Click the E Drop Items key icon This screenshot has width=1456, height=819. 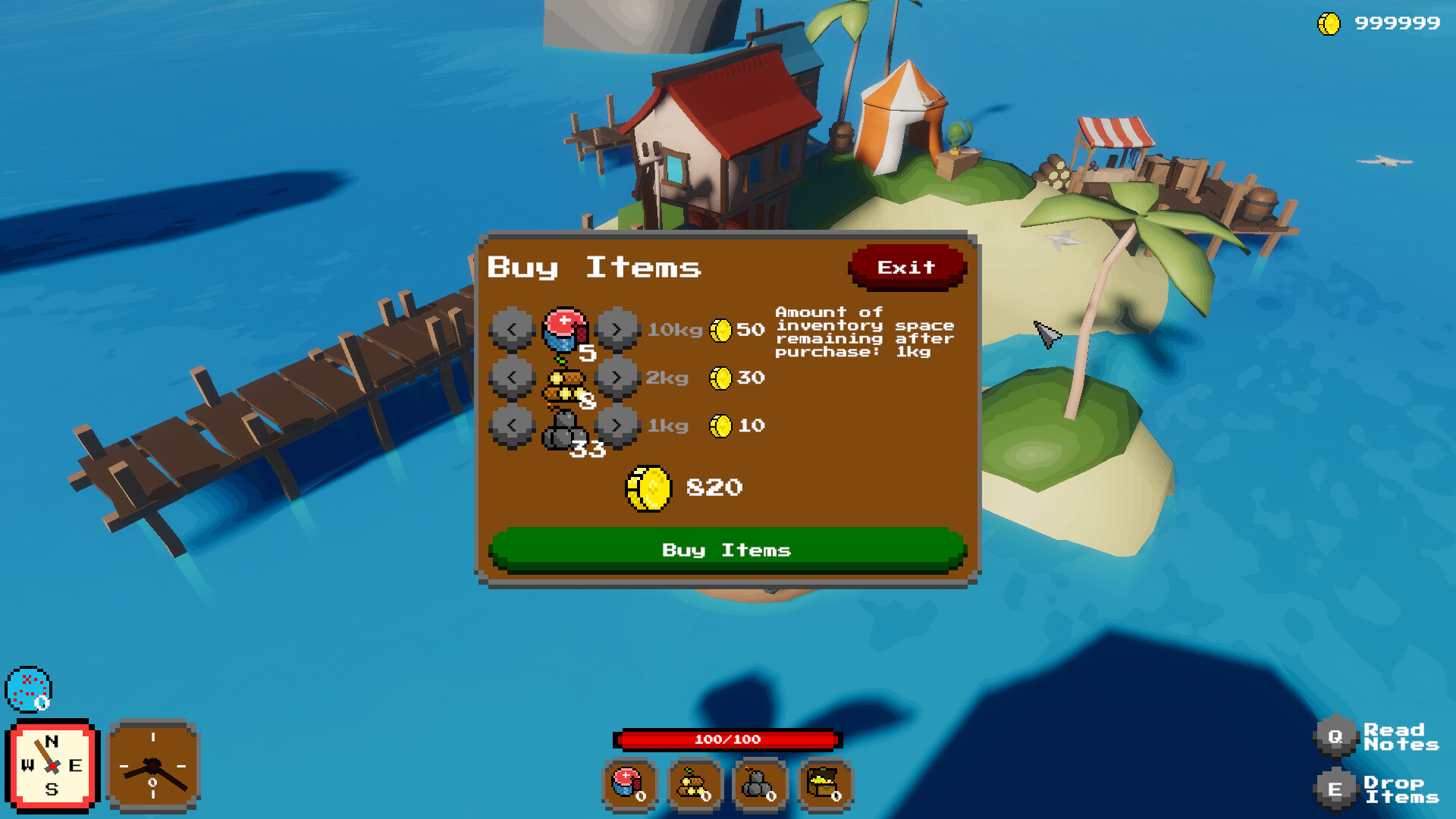click(x=1337, y=789)
